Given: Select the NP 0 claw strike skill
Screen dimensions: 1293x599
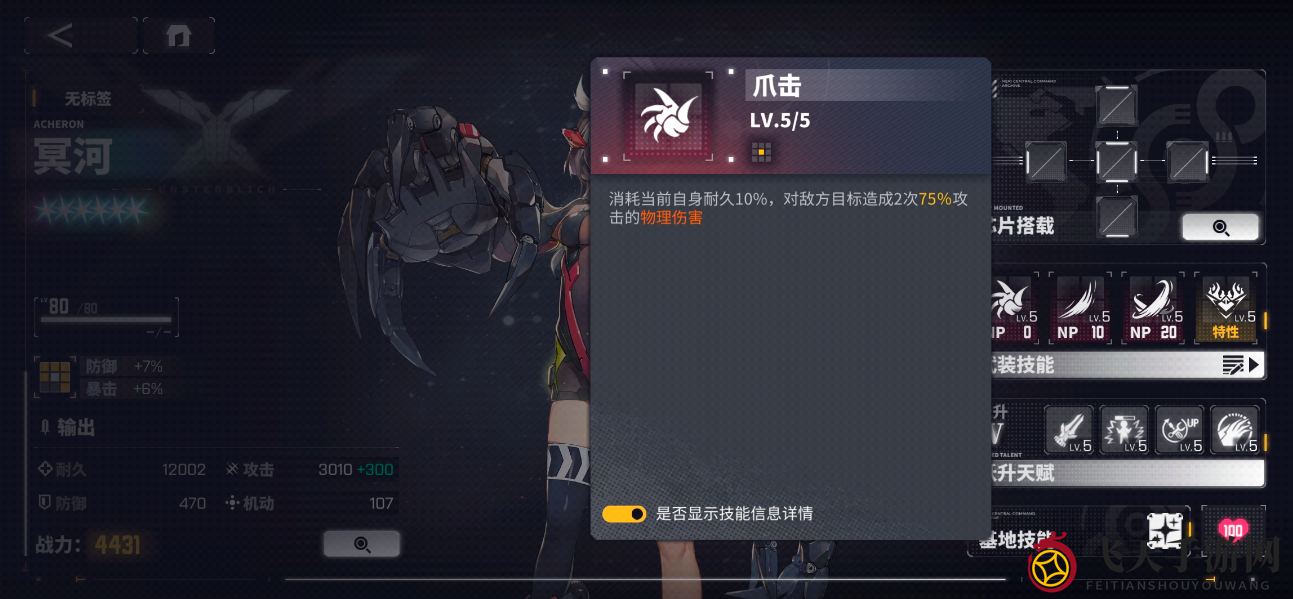Looking at the screenshot, I should coord(1012,308).
